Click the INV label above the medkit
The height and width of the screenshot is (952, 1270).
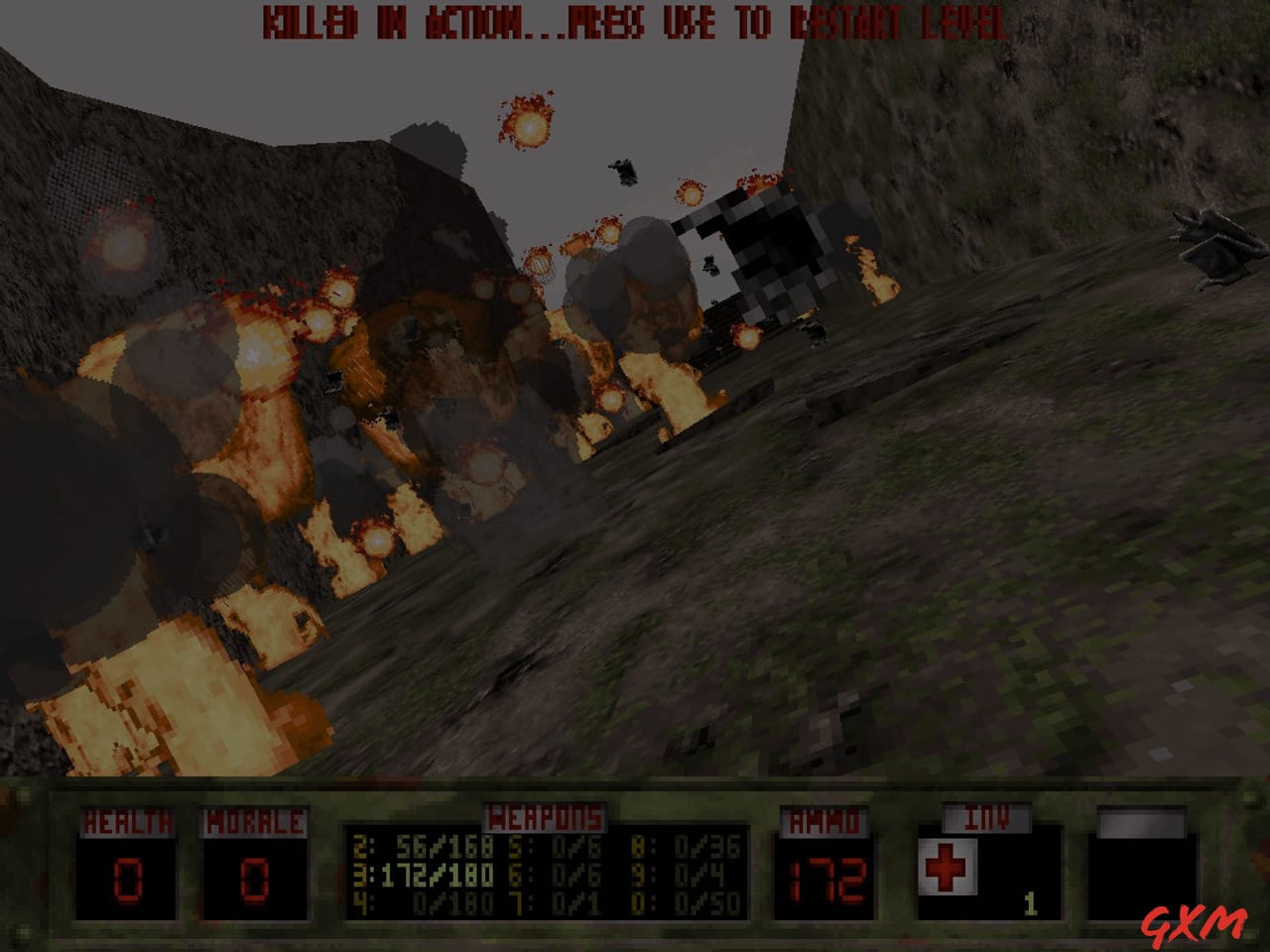coord(987,817)
